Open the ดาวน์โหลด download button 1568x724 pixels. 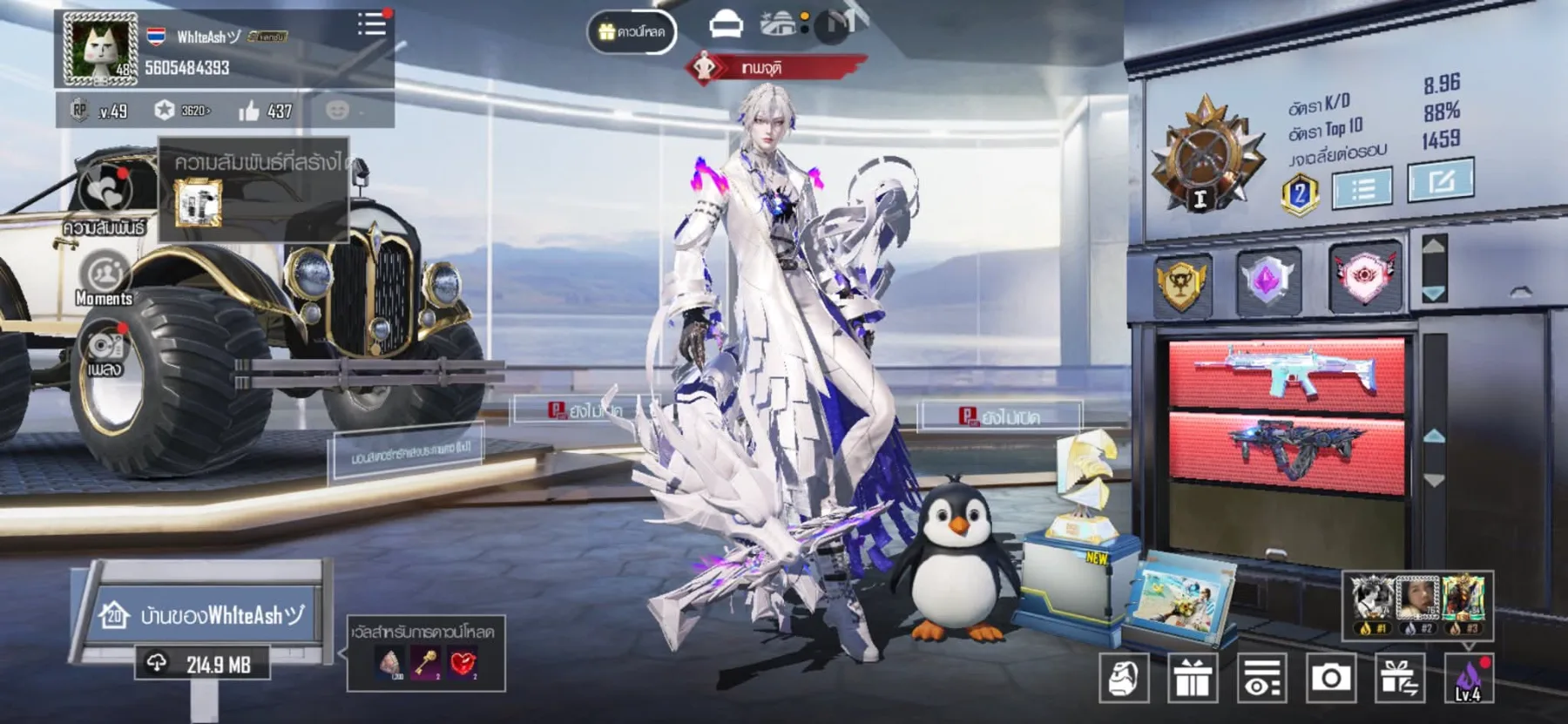(632, 32)
